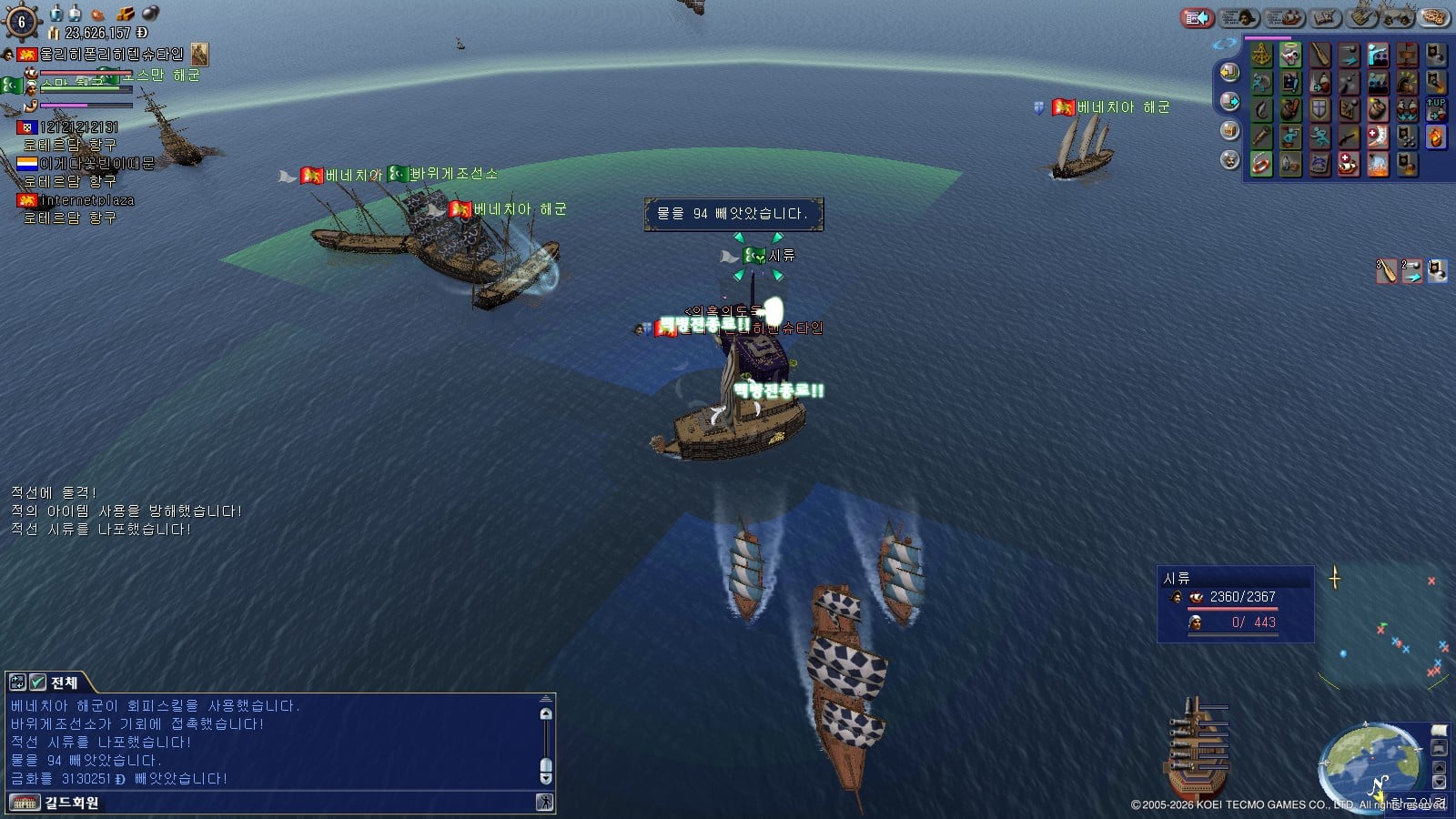The image size is (1456, 819).
Task: Switch to the next skill page
Action: pyautogui.click(x=1229, y=101)
